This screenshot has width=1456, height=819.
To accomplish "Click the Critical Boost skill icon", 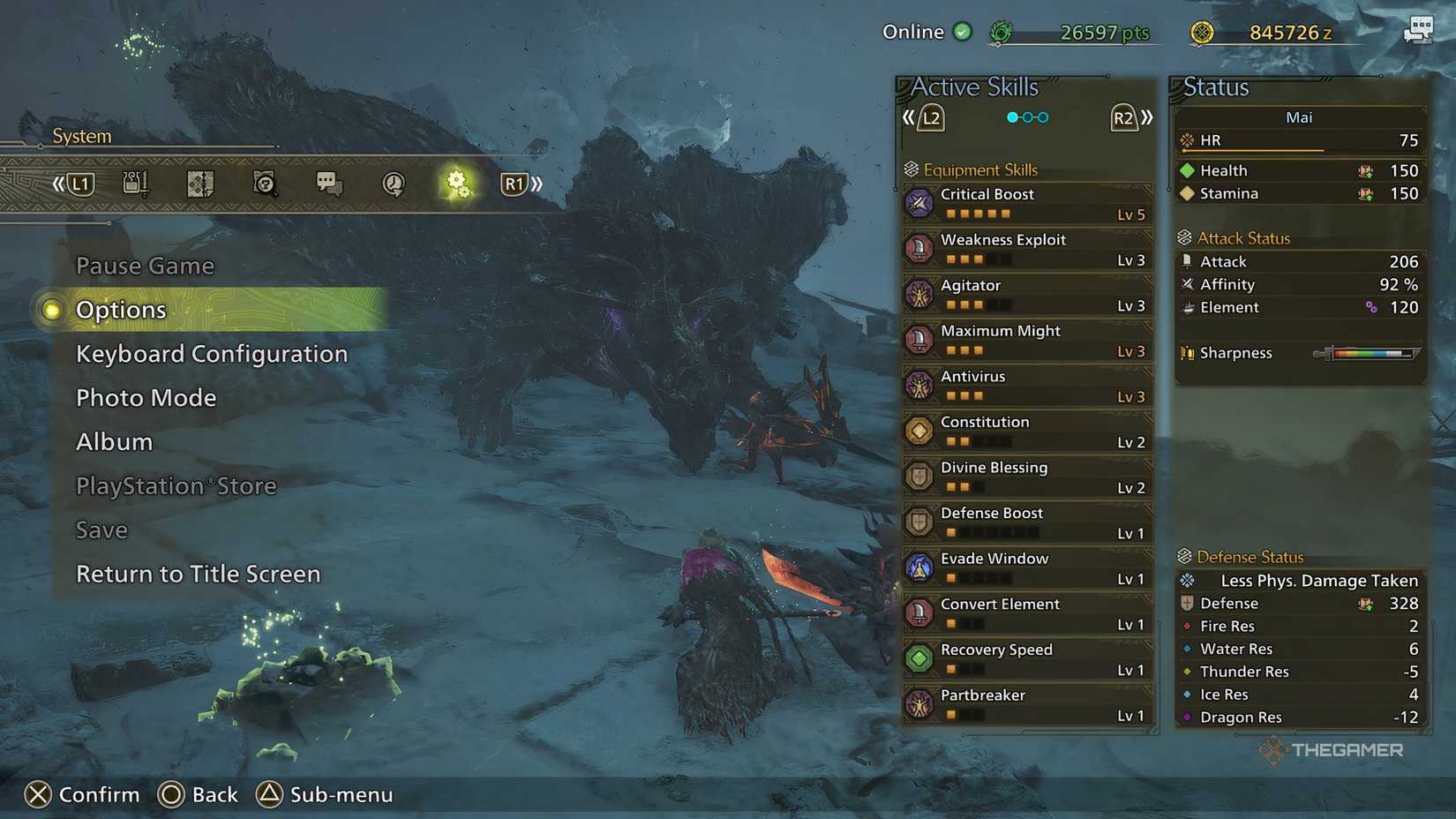I will pyautogui.click(x=919, y=203).
